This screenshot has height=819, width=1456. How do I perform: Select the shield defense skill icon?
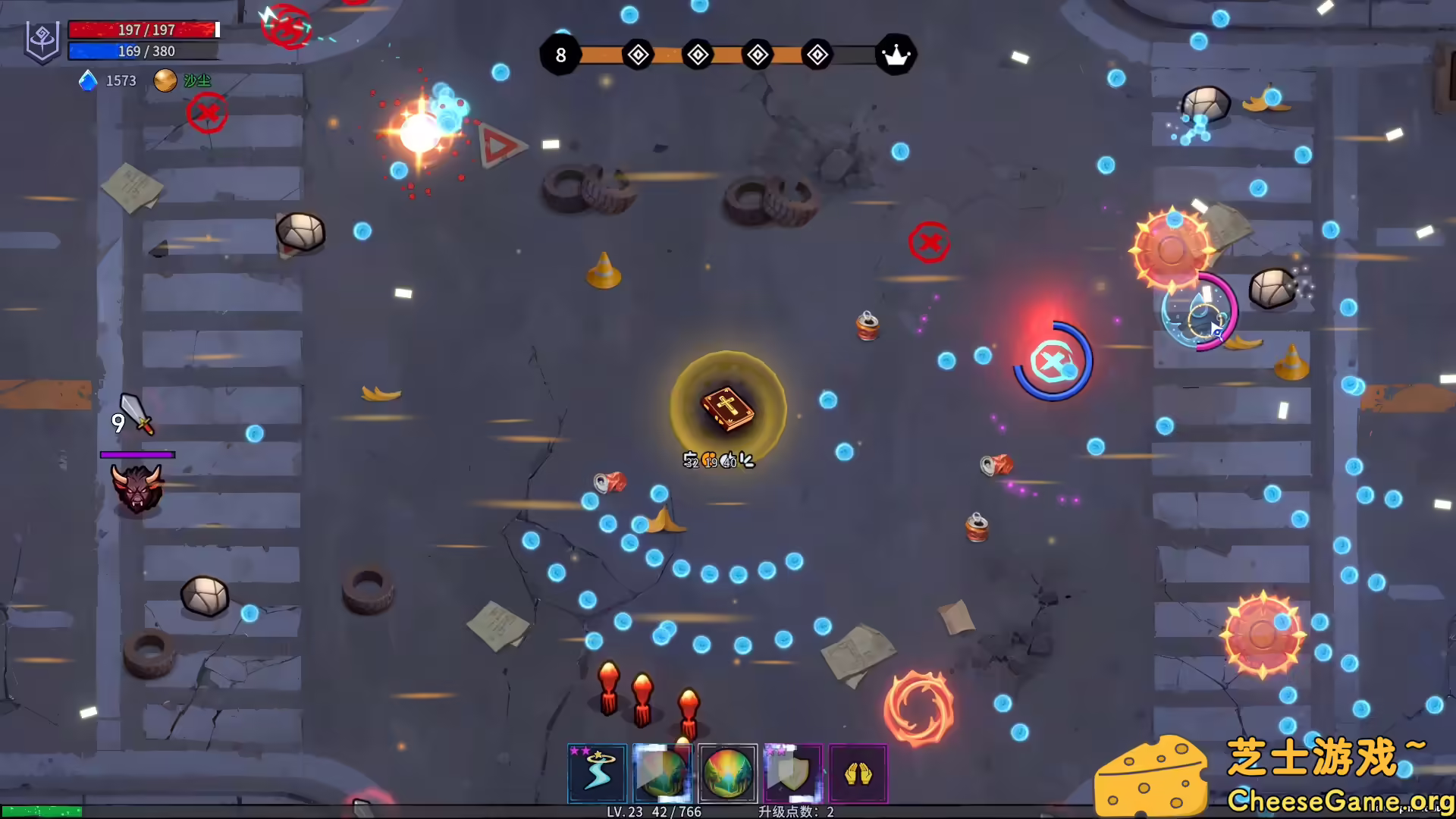(x=792, y=772)
